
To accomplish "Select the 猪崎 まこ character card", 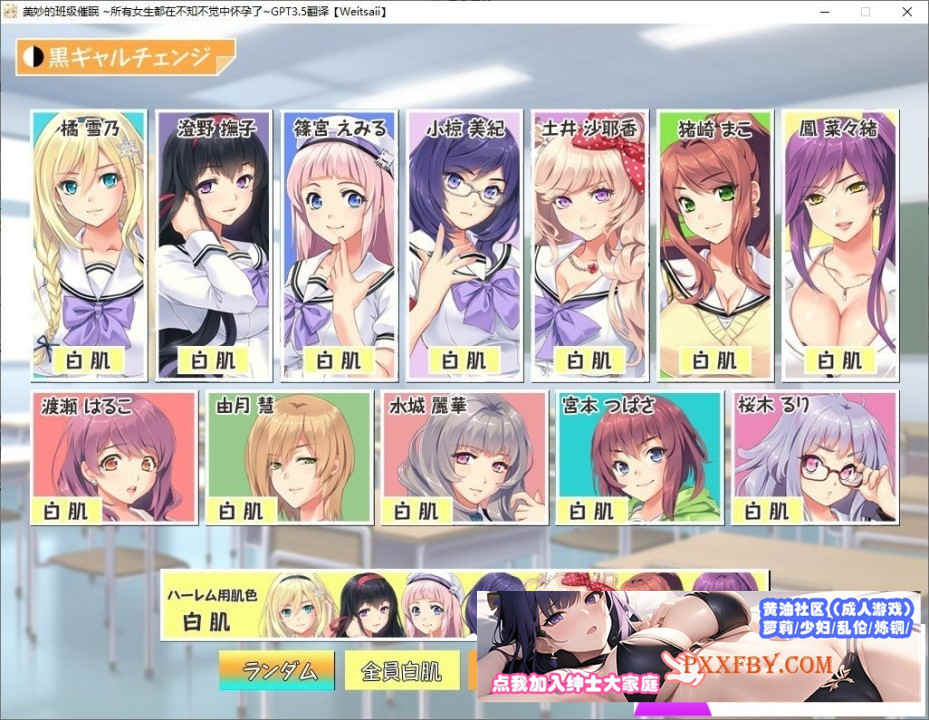I will click(714, 245).
